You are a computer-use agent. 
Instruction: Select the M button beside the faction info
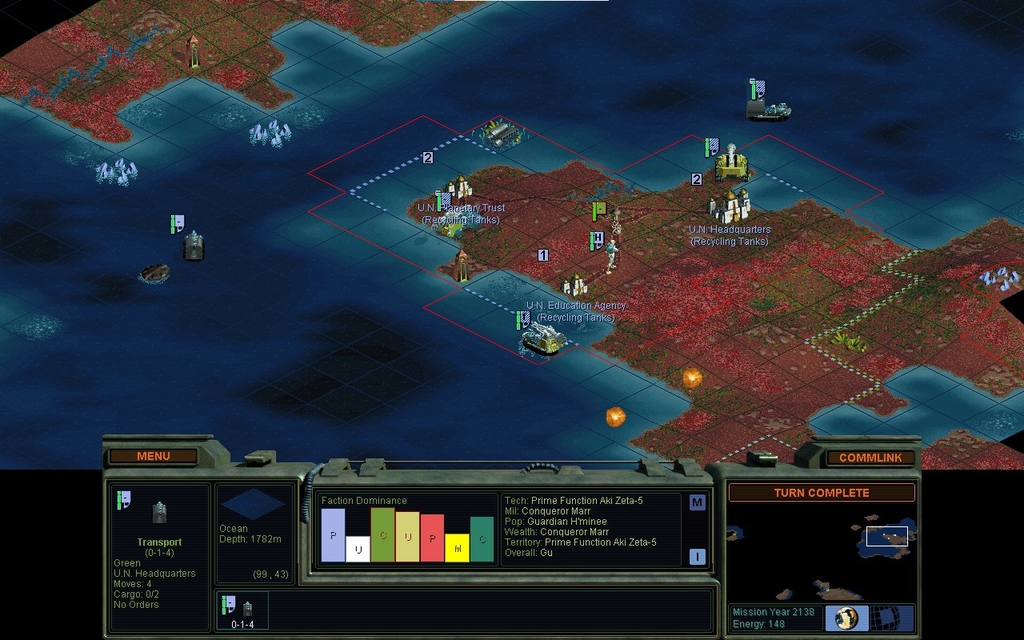coord(697,502)
